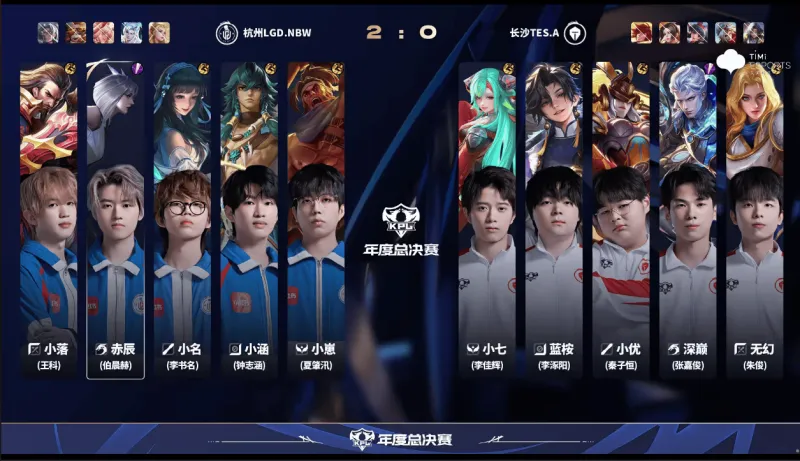
Task: Pick the 小名 player card
Action: [182, 220]
